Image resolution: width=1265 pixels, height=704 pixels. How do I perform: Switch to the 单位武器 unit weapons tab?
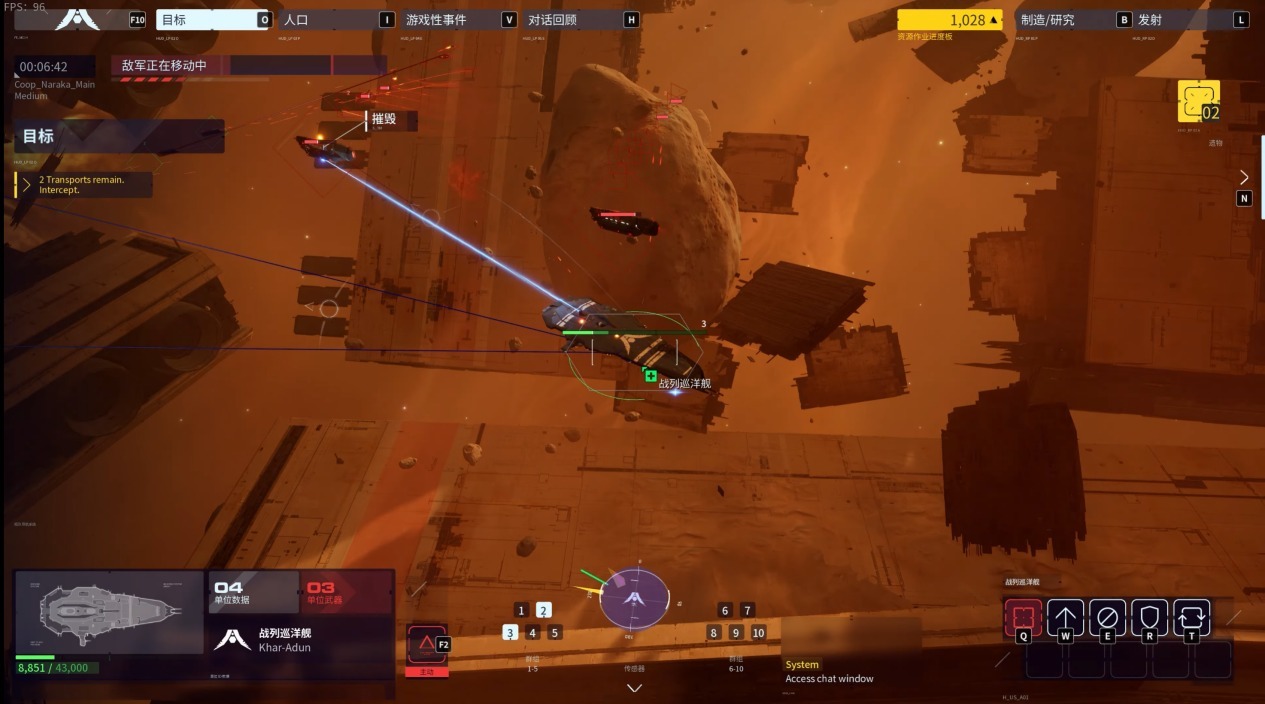(346, 592)
